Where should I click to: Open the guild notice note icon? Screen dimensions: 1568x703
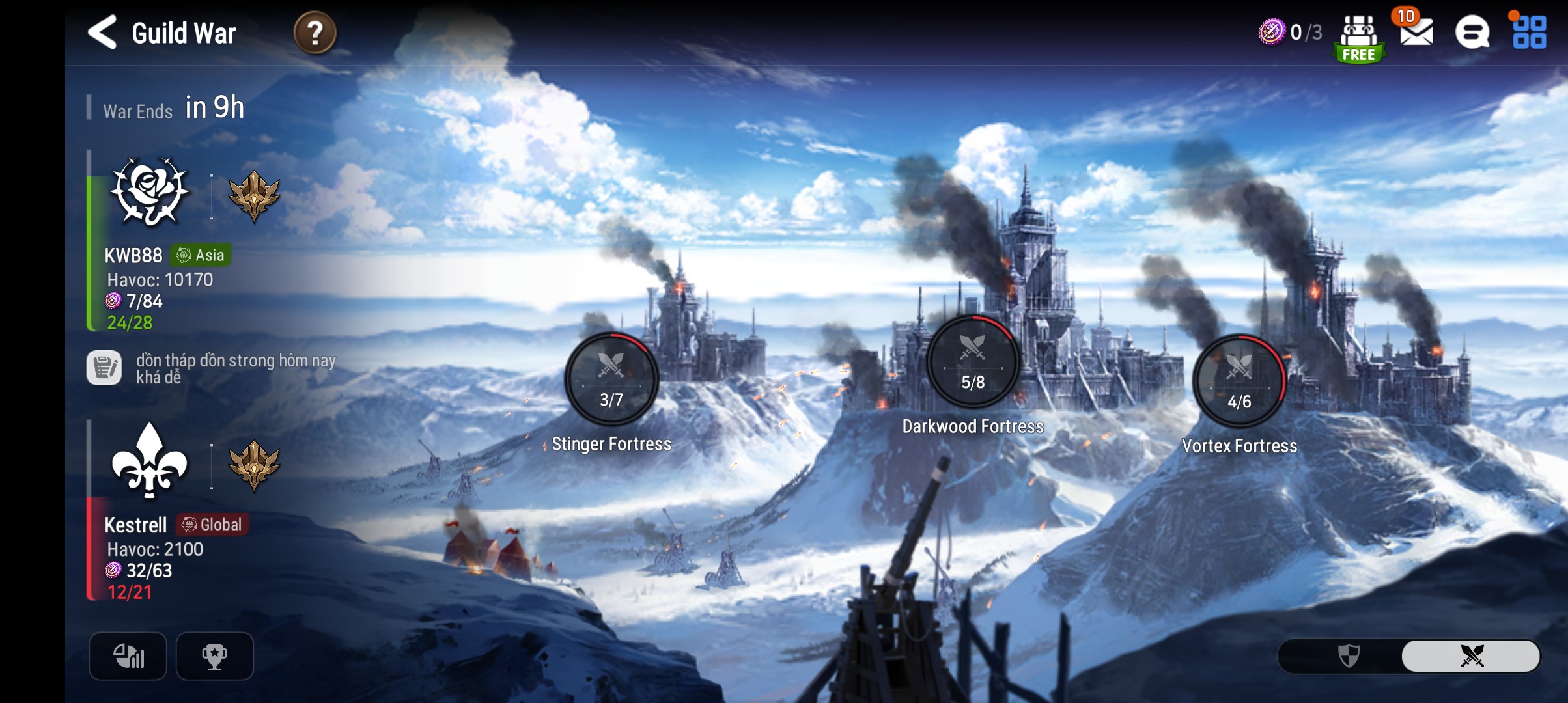(104, 368)
